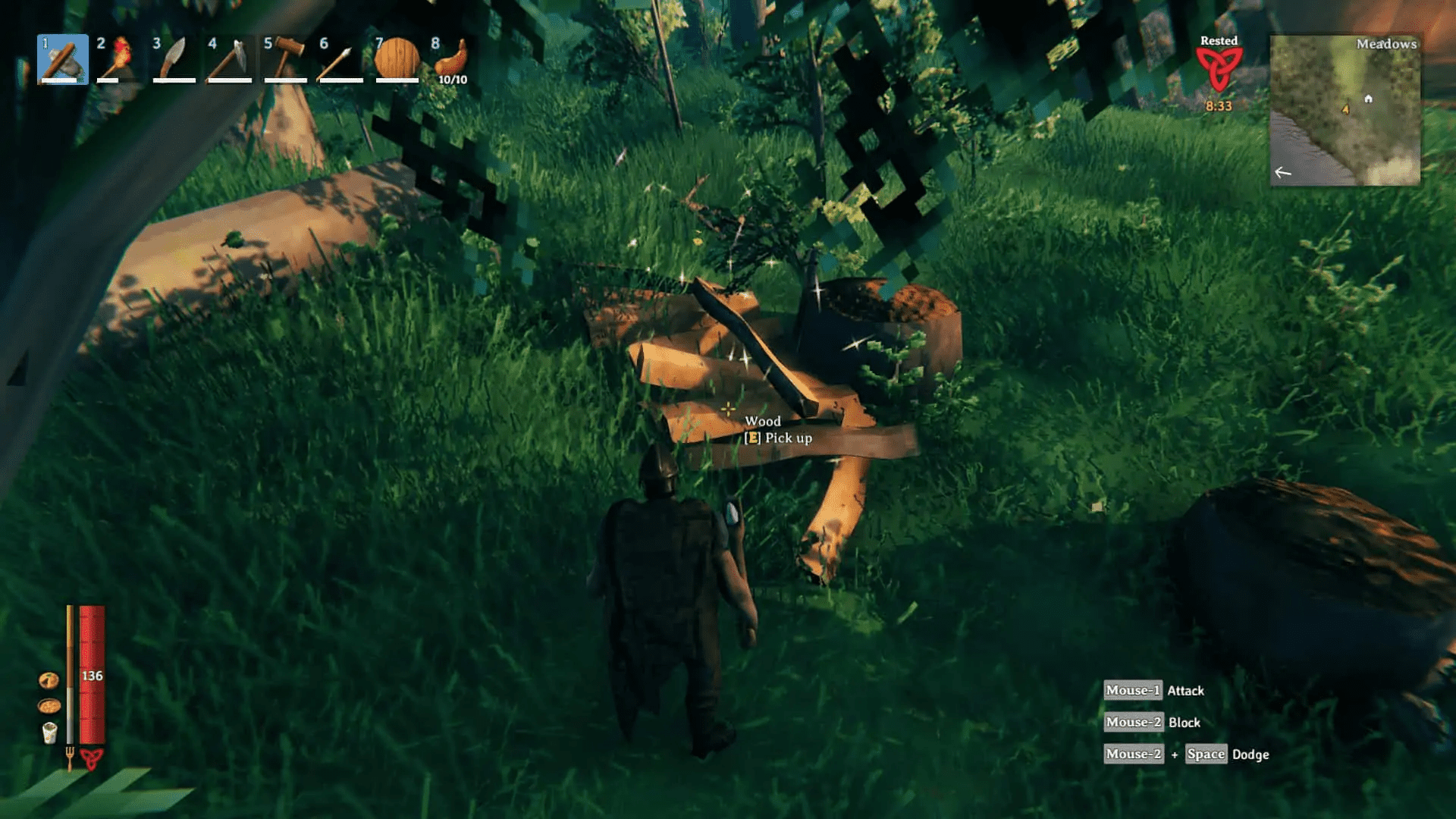Click the house marker on the minimap

click(x=1367, y=99)
